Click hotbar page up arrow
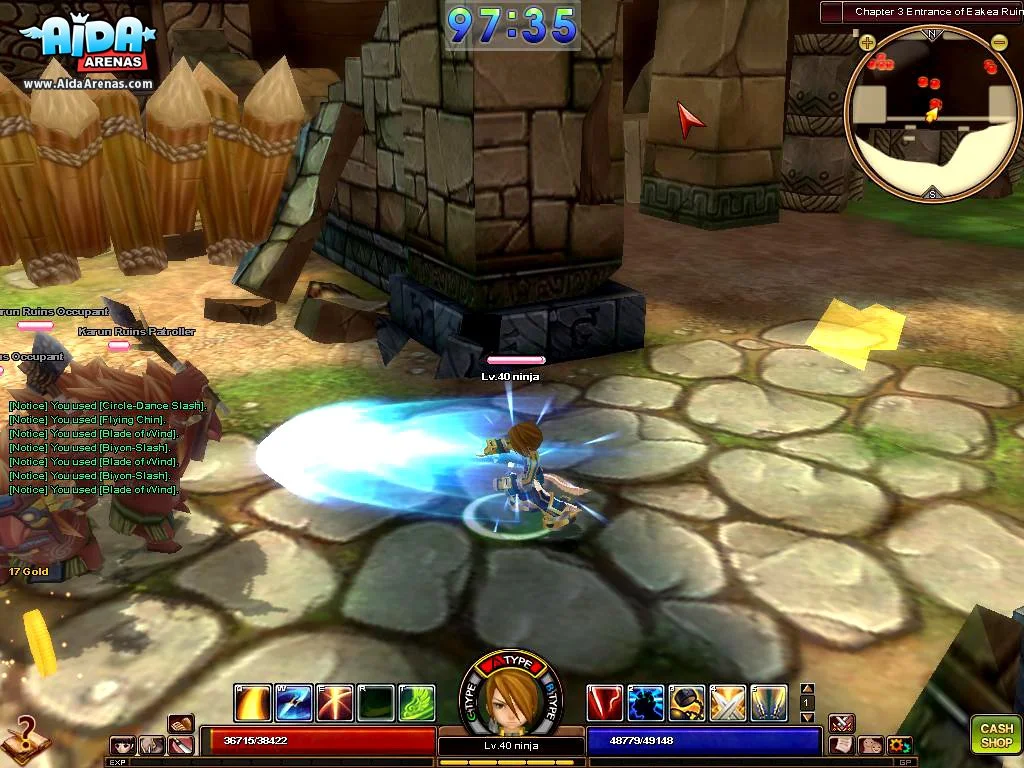This screenshot has width=1024, height=768. [808, 689]
